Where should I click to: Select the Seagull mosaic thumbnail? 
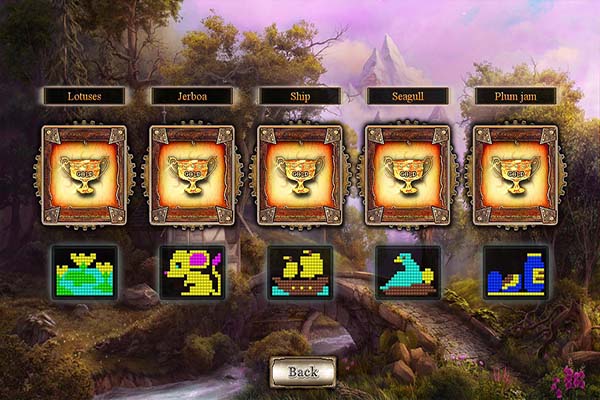[408, 272]
